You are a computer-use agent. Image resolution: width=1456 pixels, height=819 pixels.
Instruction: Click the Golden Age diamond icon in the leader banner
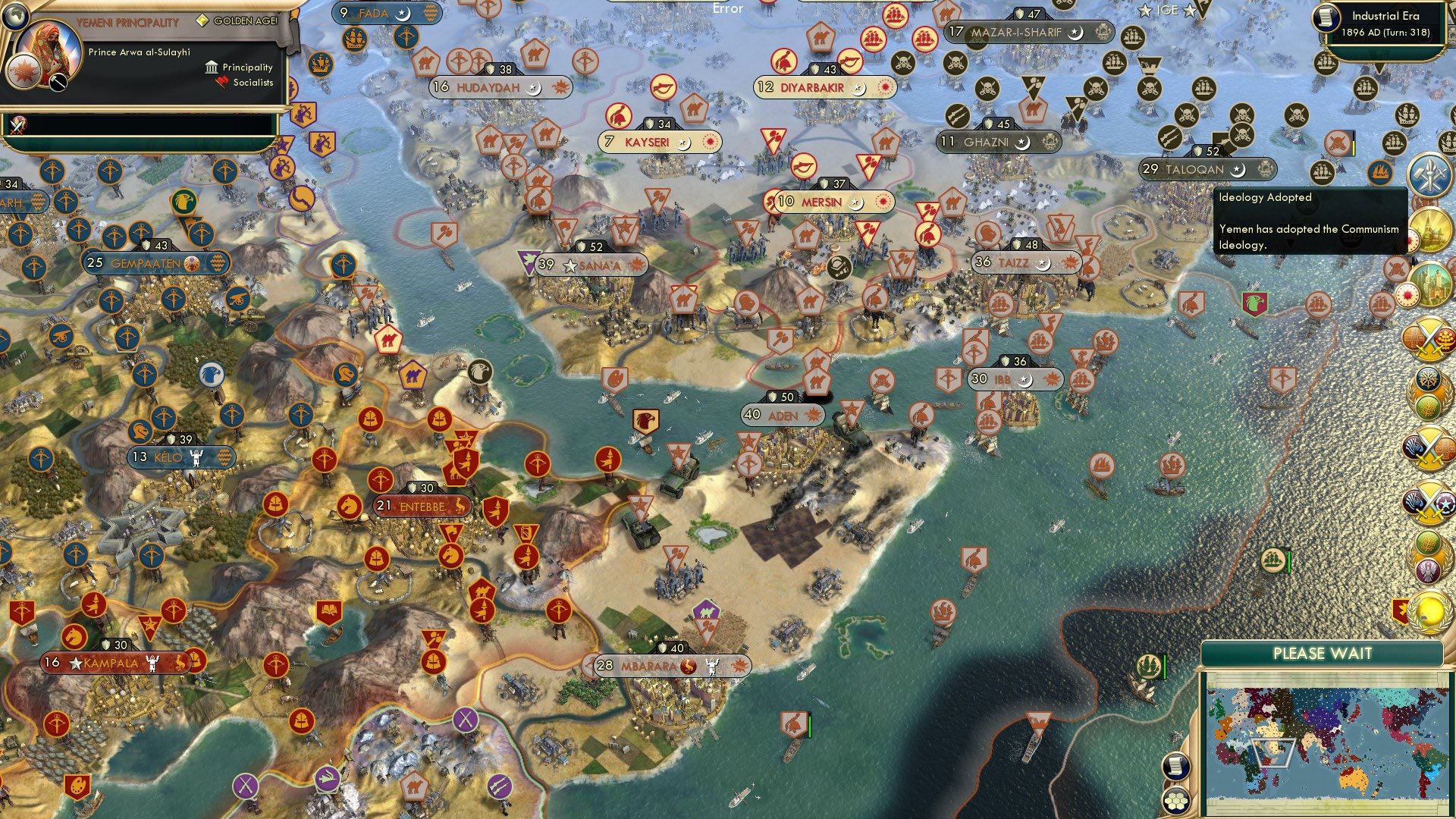[203, 20]
